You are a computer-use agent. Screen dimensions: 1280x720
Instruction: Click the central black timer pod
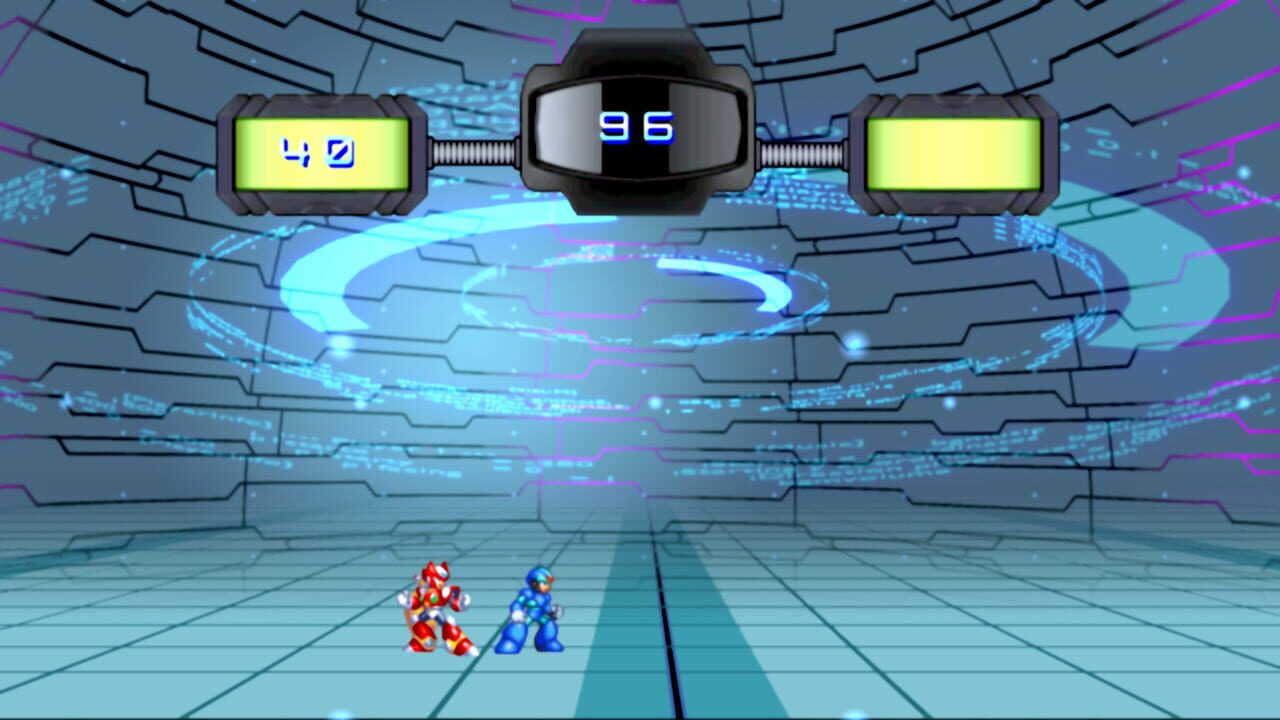[x=640, y=120]
